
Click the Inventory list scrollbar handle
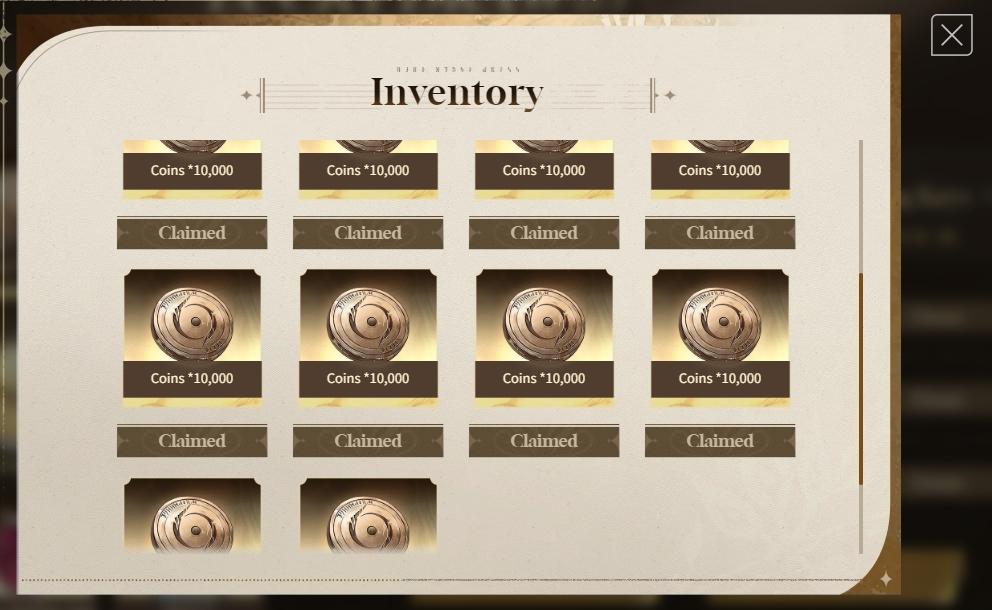click(x=860, y=378)
